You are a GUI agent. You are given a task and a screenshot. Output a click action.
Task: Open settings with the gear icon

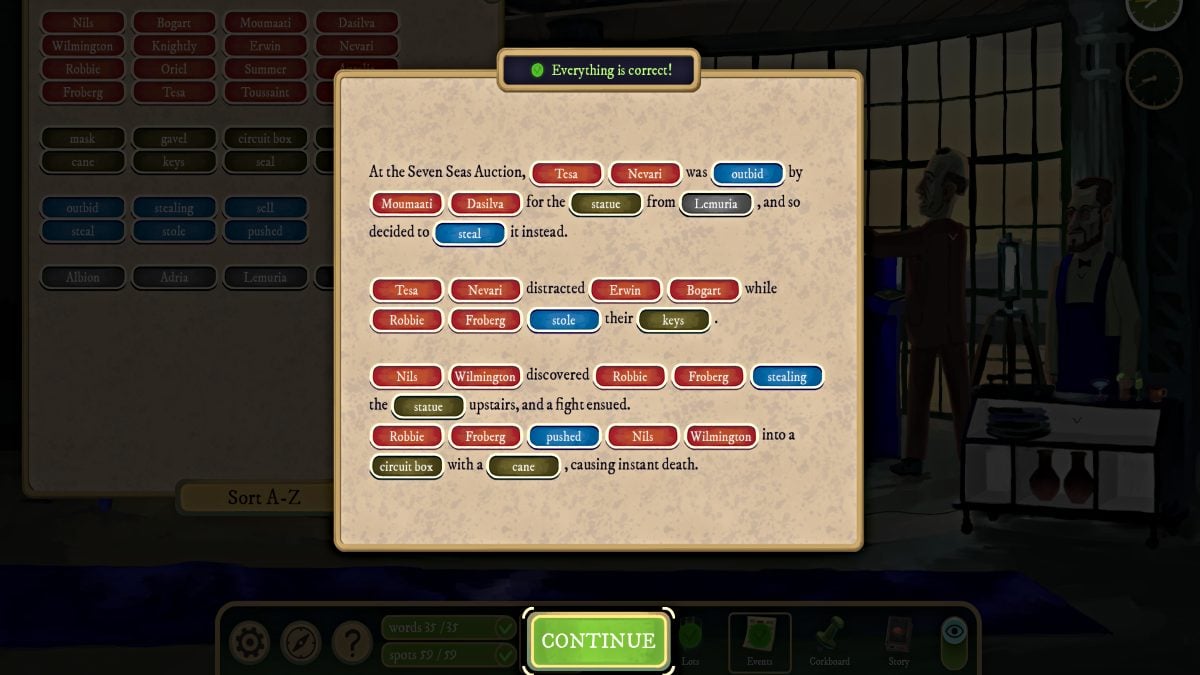coord(248,643)
